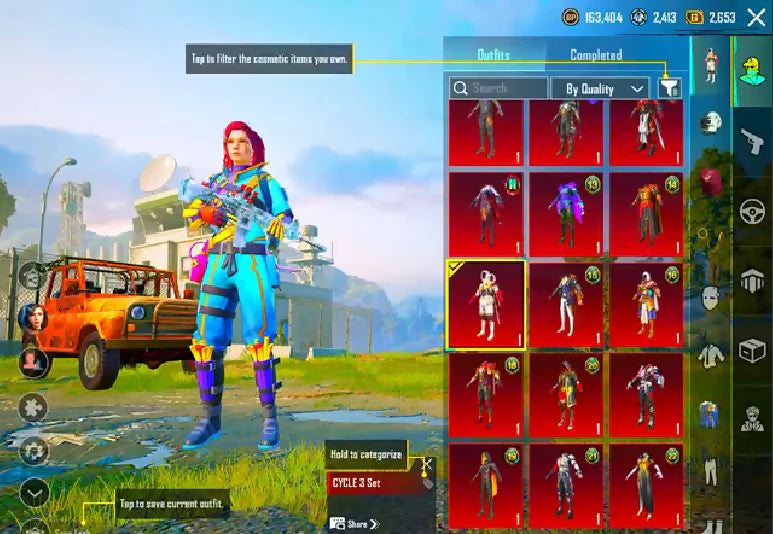Select the highlighted white hooded outfit
Viewport: 773px width, 534px height.
pos(486,305)
